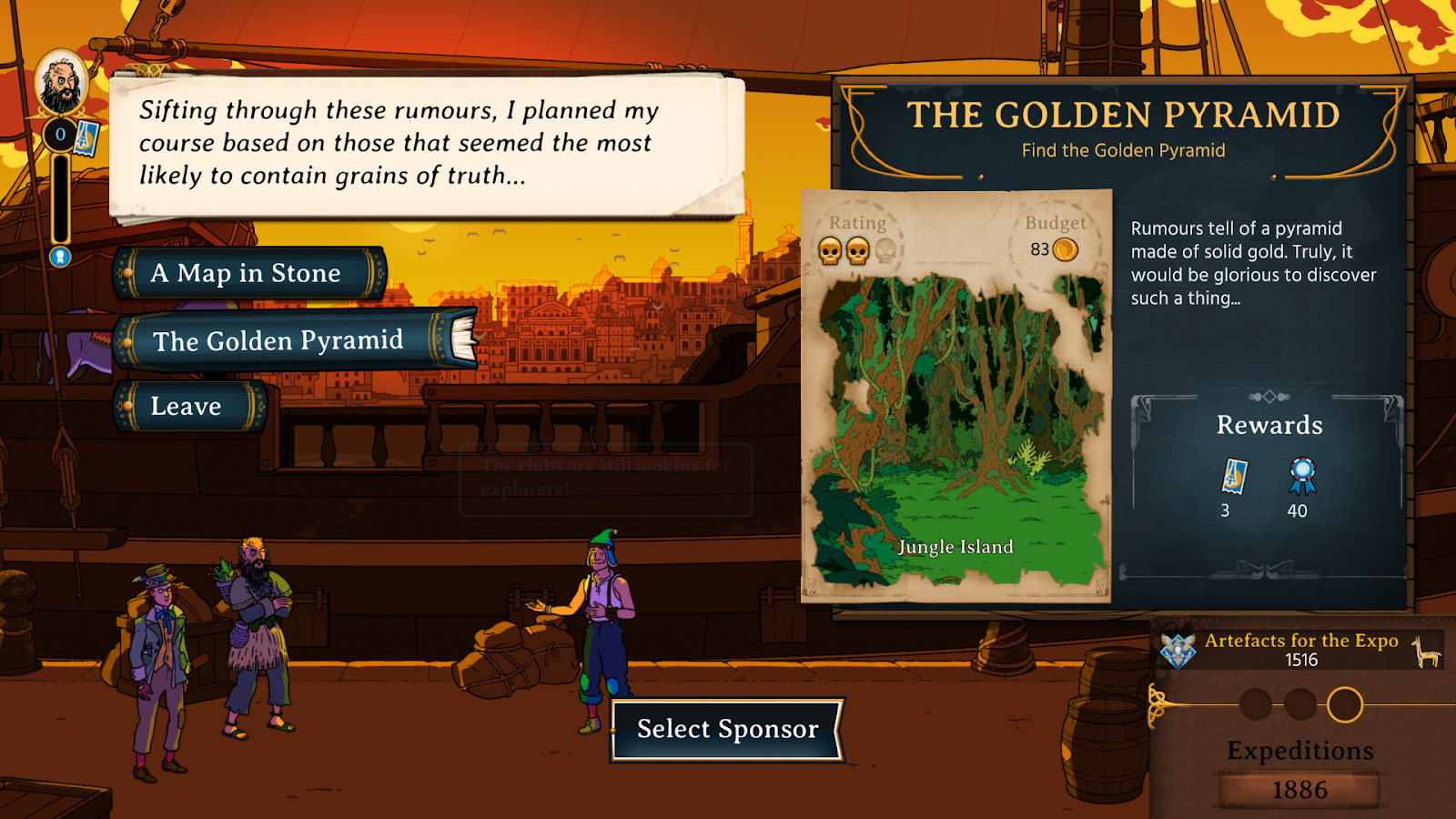Click the bearded explorer portrait
The image size is (1456, 819).
tap(61, 84)
